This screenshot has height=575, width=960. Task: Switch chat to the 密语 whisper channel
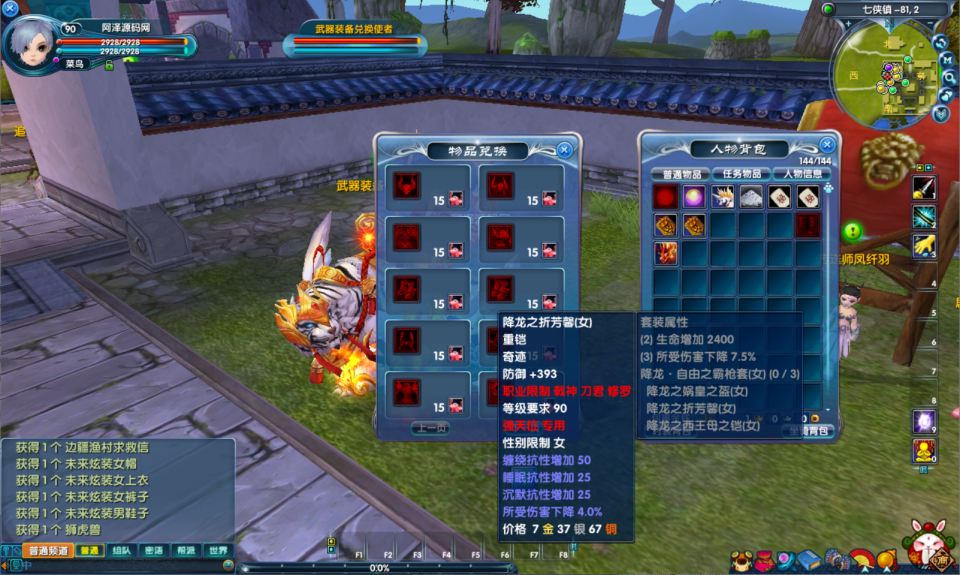153,551
